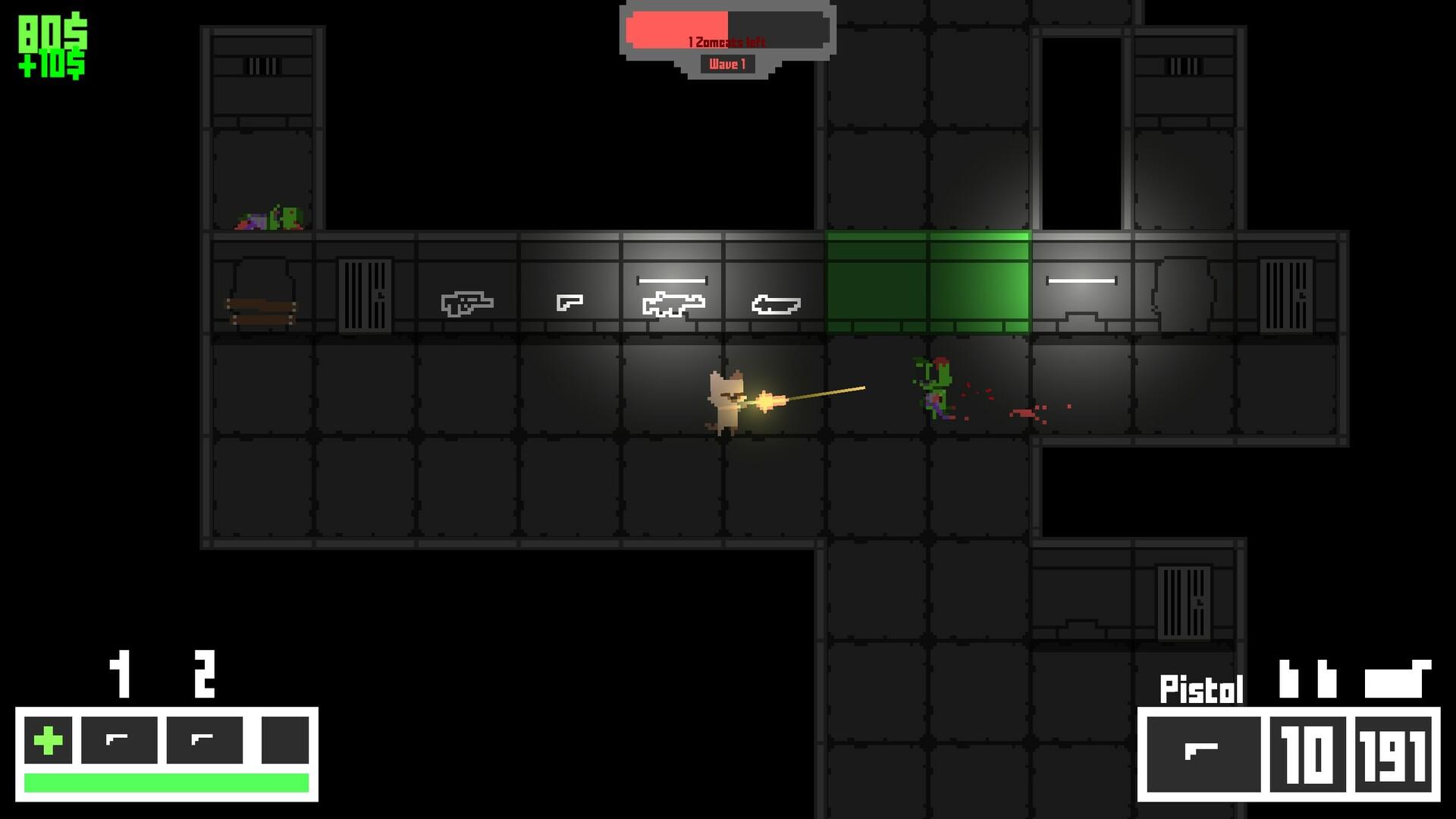Choose the knife silhouette on the shop wall
Screen dimensions: 1456x819
click(x=775, y=303)
